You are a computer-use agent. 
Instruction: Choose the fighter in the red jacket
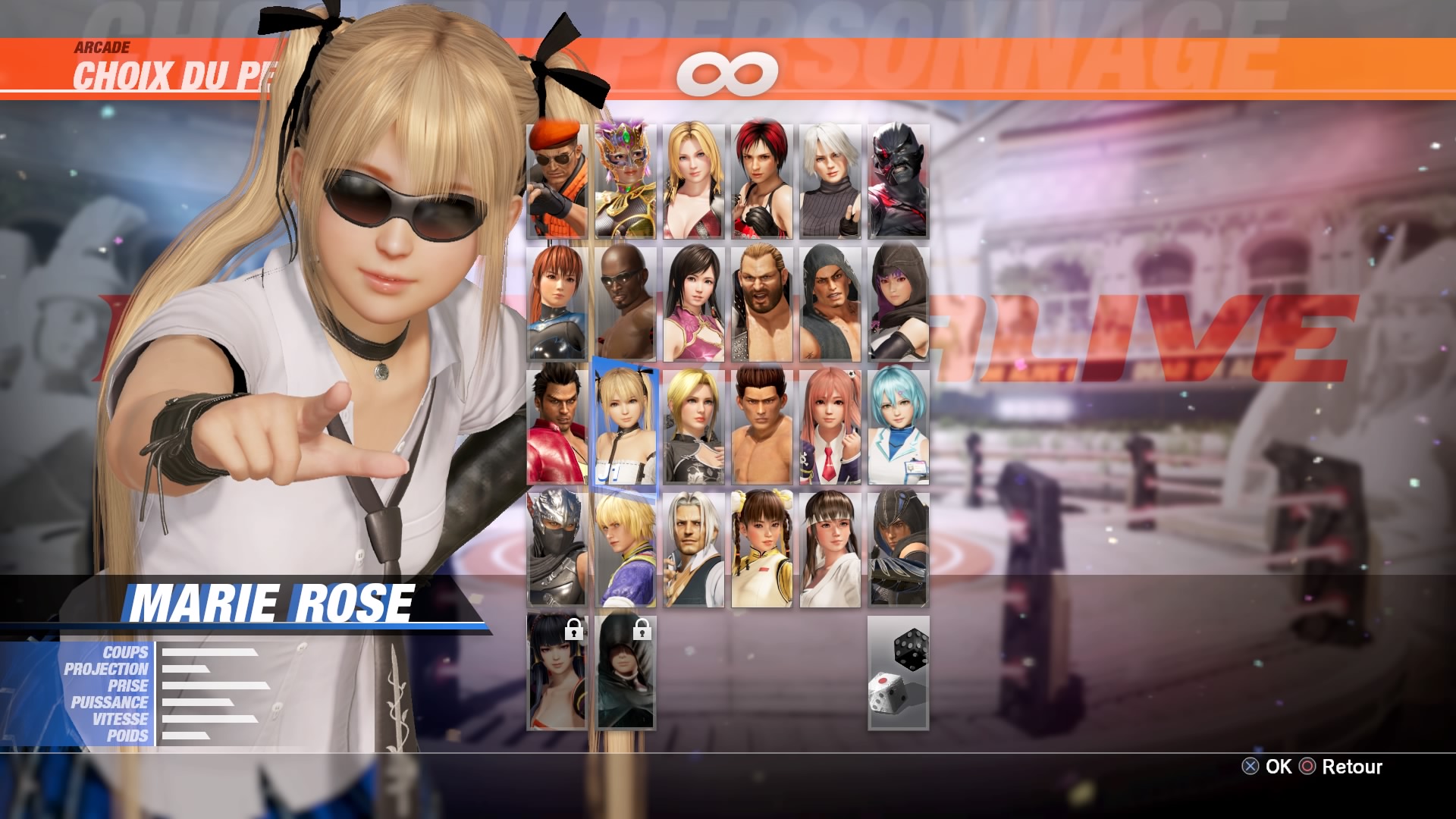pos(557,426)
